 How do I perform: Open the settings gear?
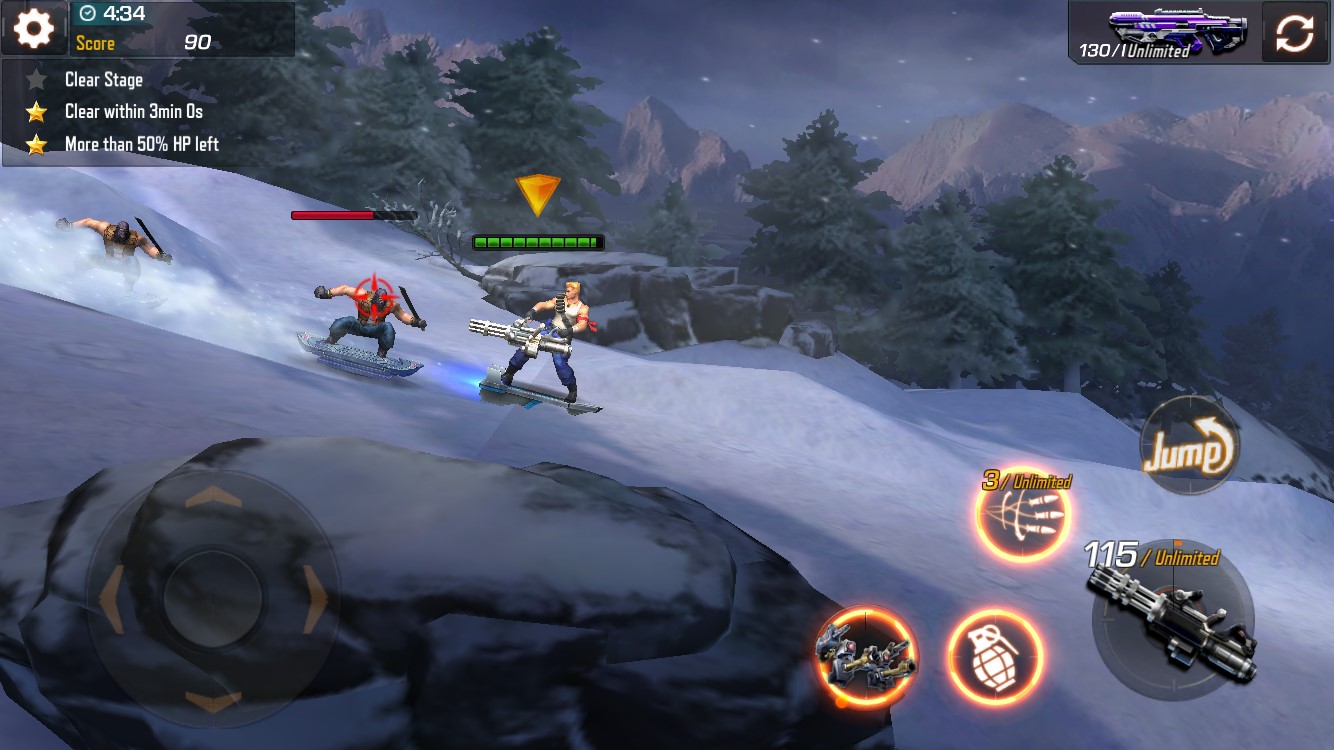coord(33,27)
